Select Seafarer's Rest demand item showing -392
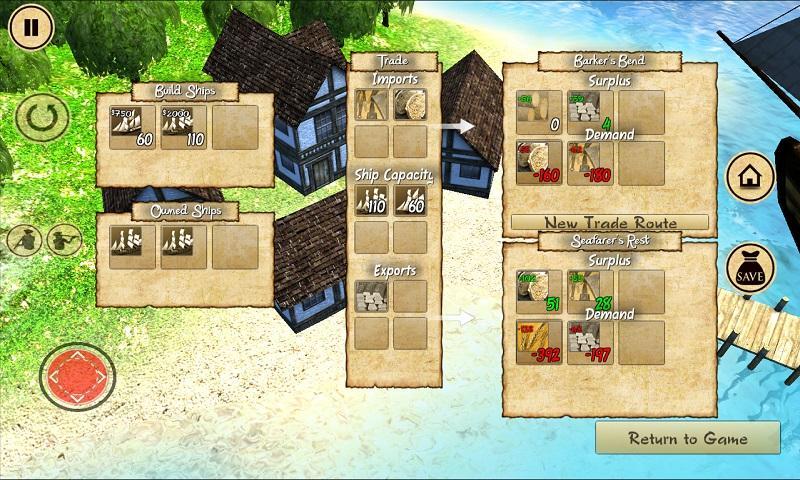800x480 pixels. pyautogui.click(x=538, y=343)
